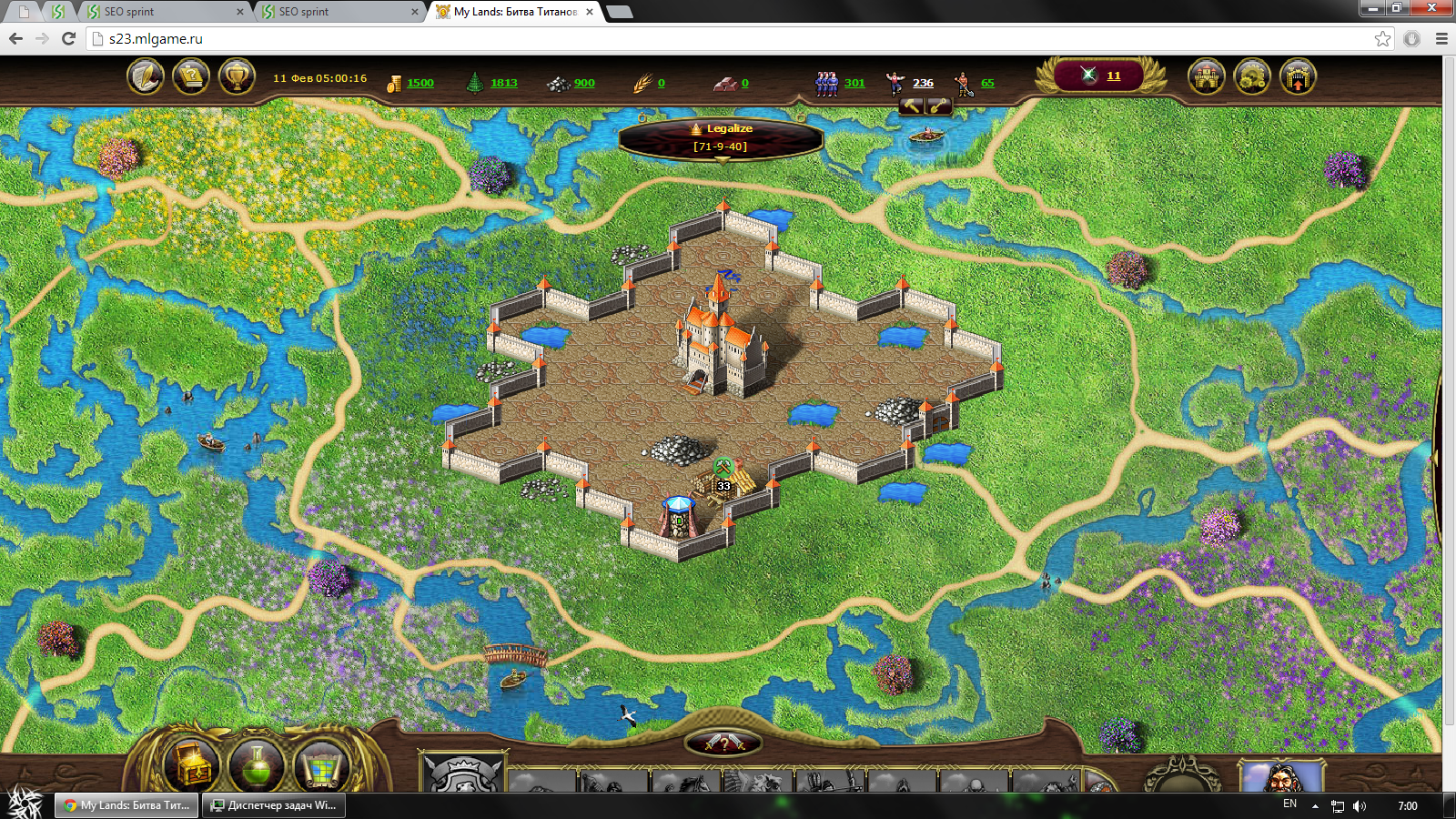The width and height of the screenshot is (1456, 819).
Task: Open the stone resource amount 900
Action: [x=583, y=83]
